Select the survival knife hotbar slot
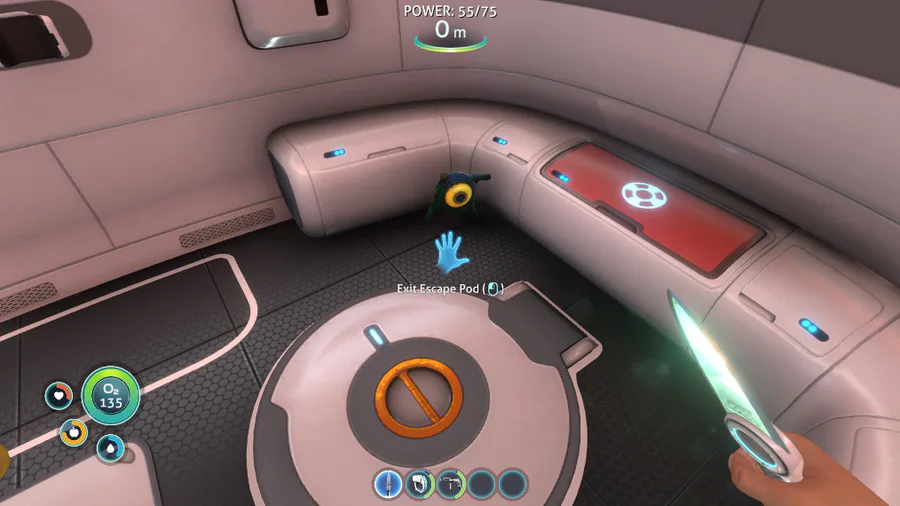 tap(388, 484)
